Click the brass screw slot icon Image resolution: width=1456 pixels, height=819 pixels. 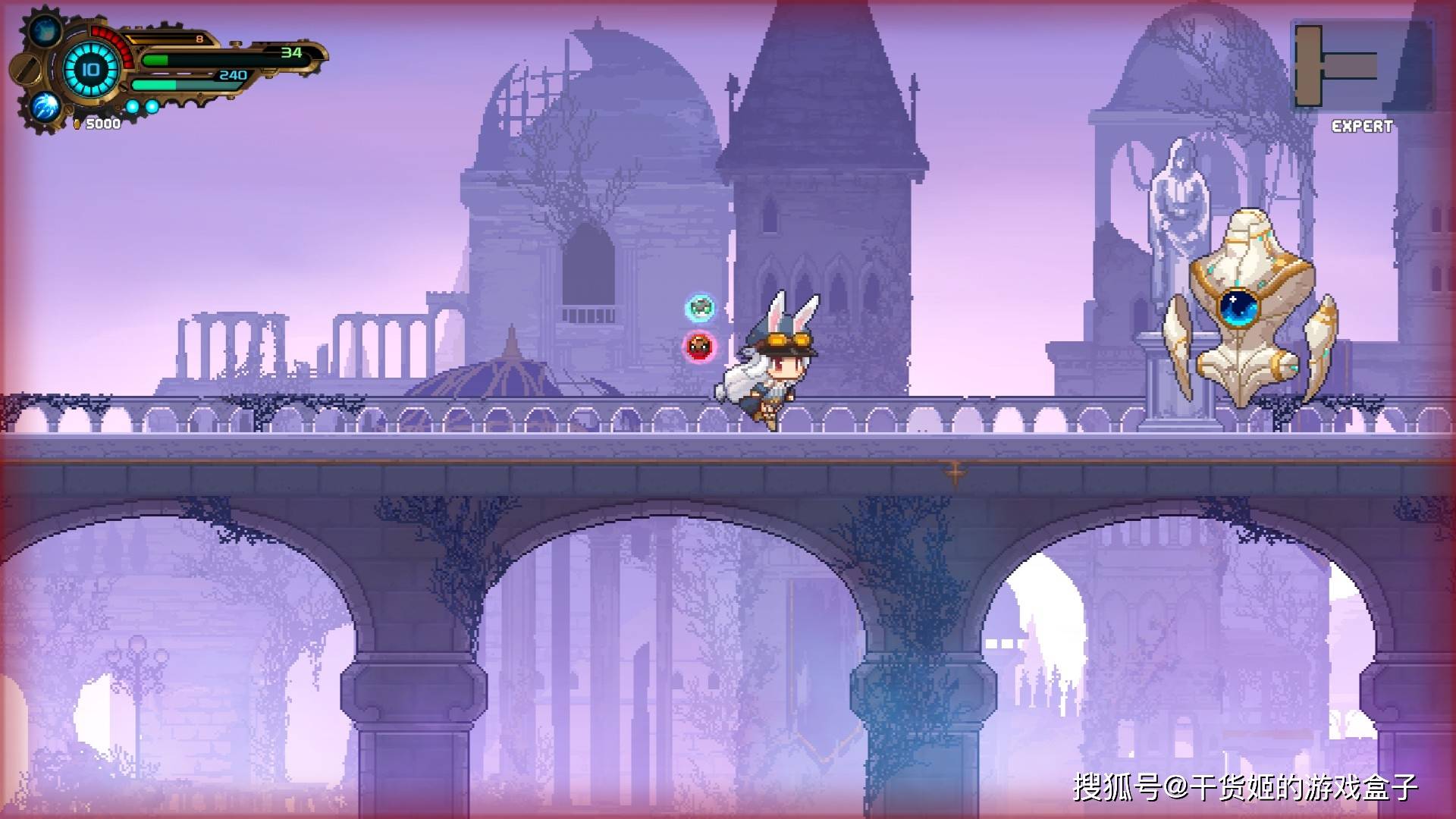[26, 70]
